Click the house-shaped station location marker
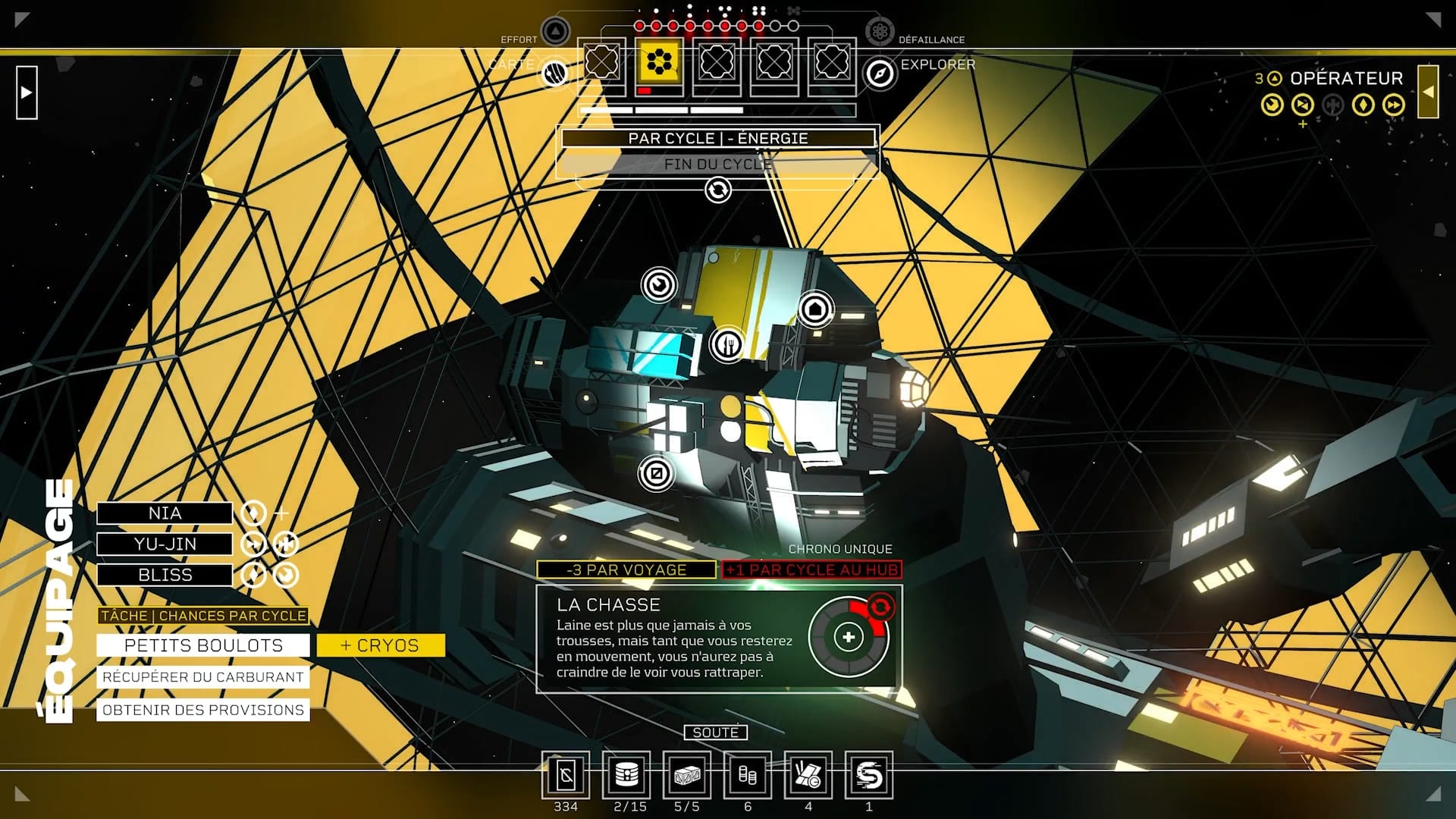Viewport: 1456px width, 819px height. [x=815, y=309]
